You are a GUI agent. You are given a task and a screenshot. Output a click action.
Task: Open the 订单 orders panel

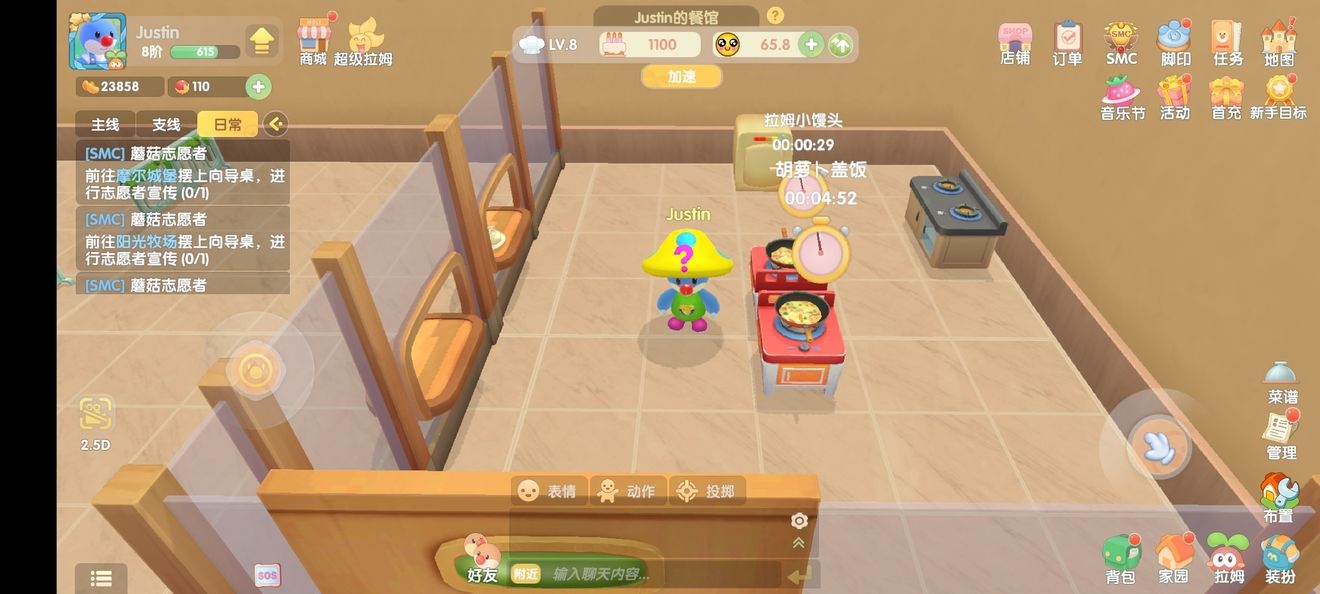point(1067,43)
